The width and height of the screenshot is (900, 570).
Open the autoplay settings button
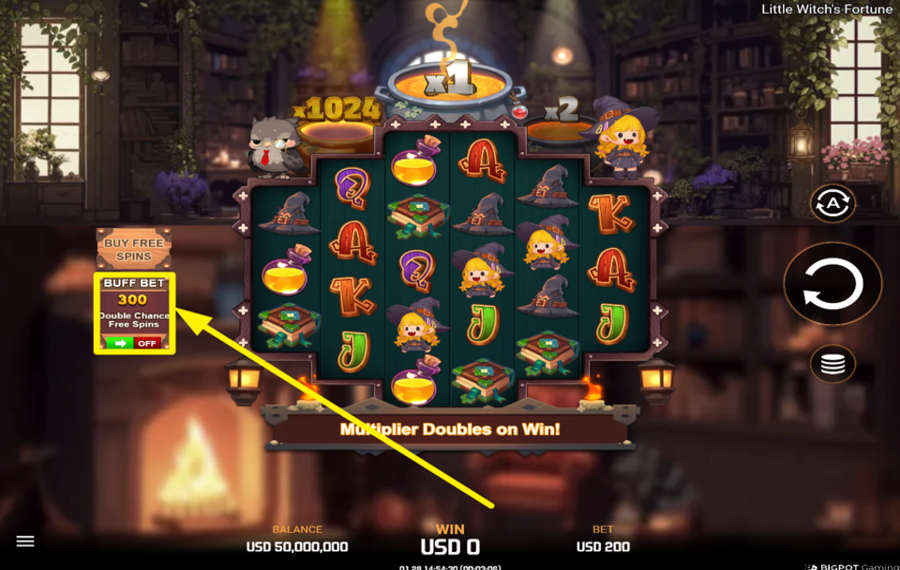[x=832, y=204]
